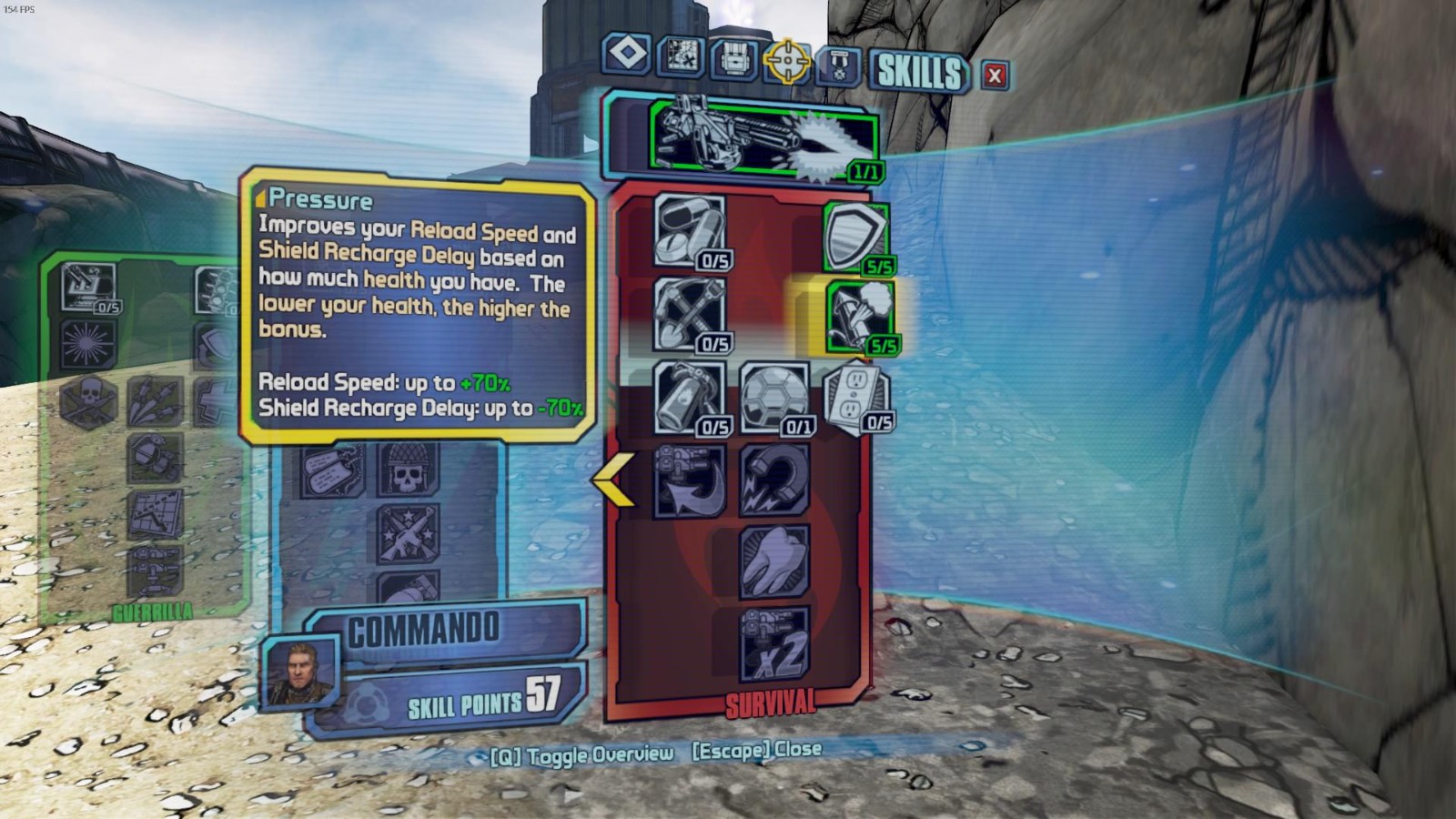Pick the crossed shovel and pickaxe skill
This screenshot has width=1456, height=819.
689,314
